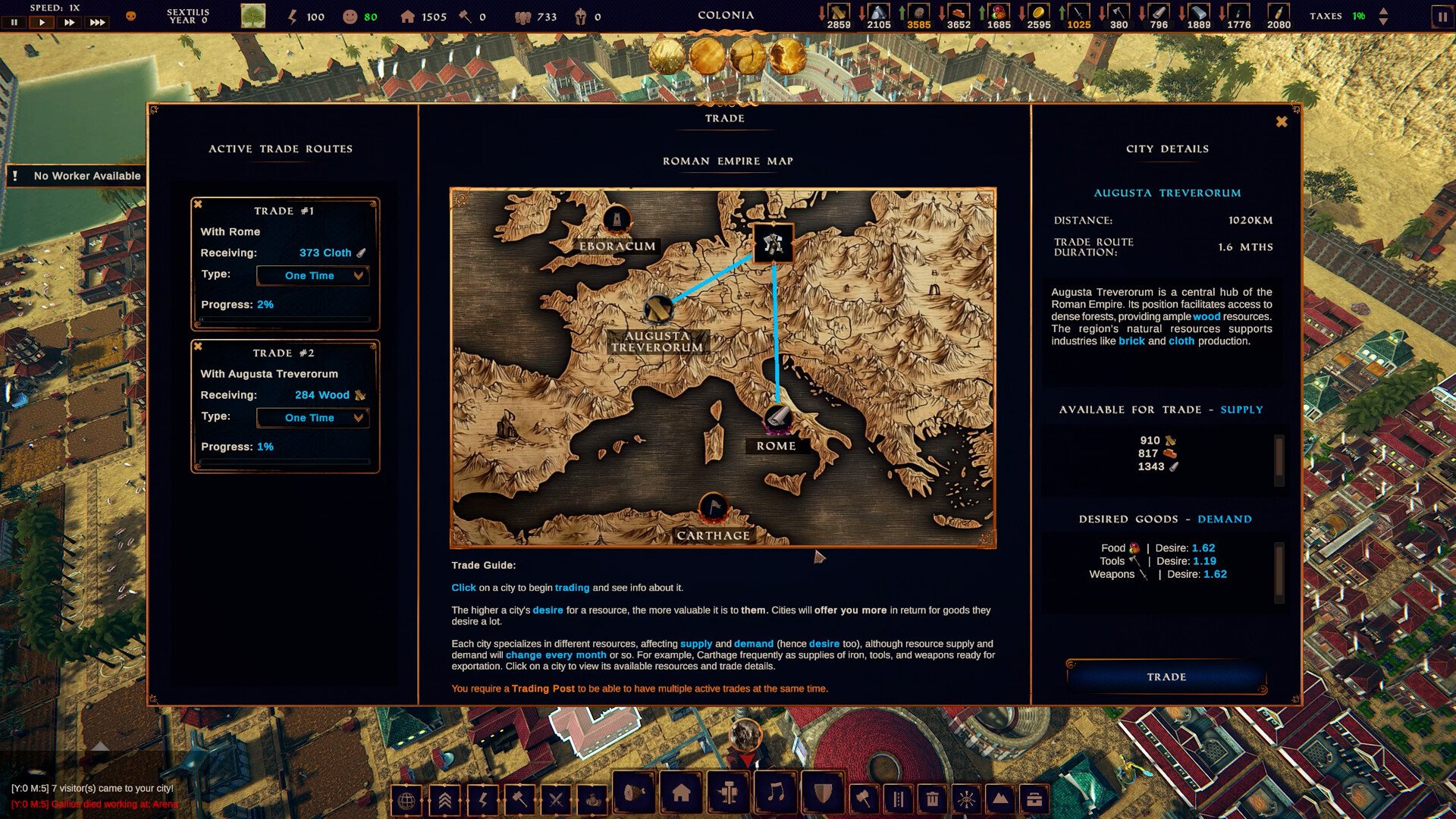
Task: Cancel Trade #2 with Augusta Treverorum
Action: (x=198, y=347)
